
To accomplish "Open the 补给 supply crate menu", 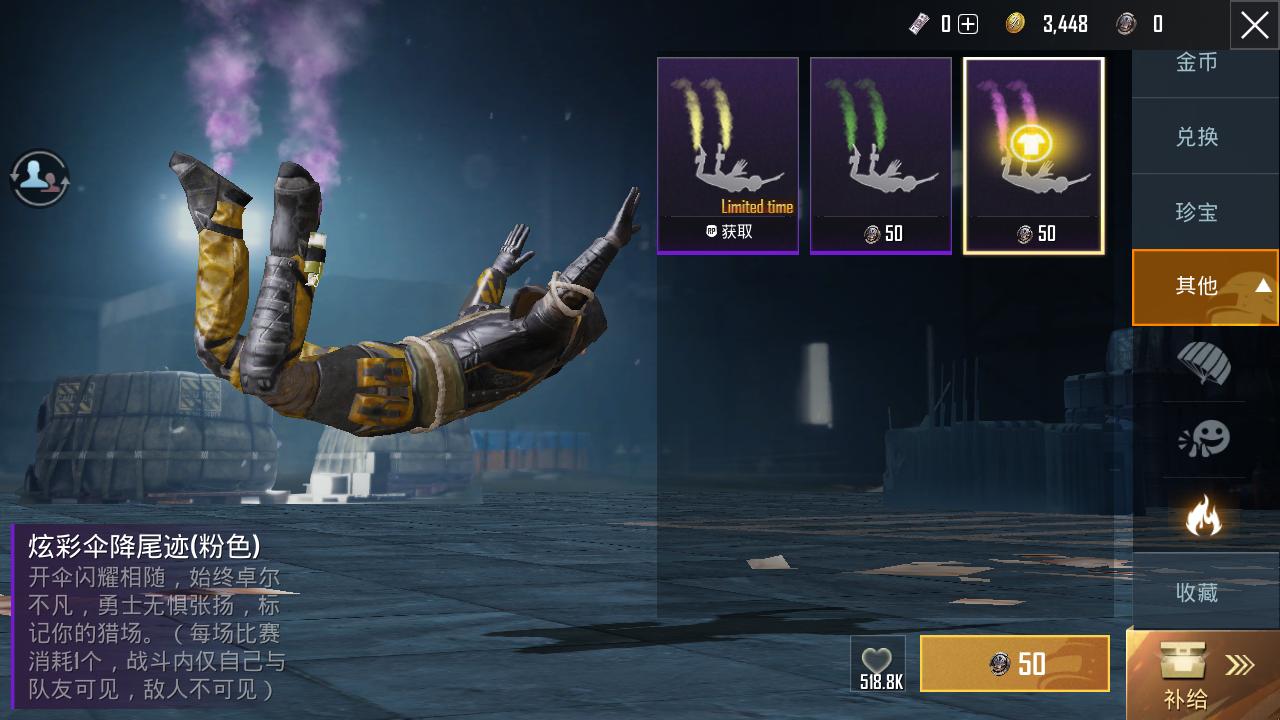I will coord(1203,676).
